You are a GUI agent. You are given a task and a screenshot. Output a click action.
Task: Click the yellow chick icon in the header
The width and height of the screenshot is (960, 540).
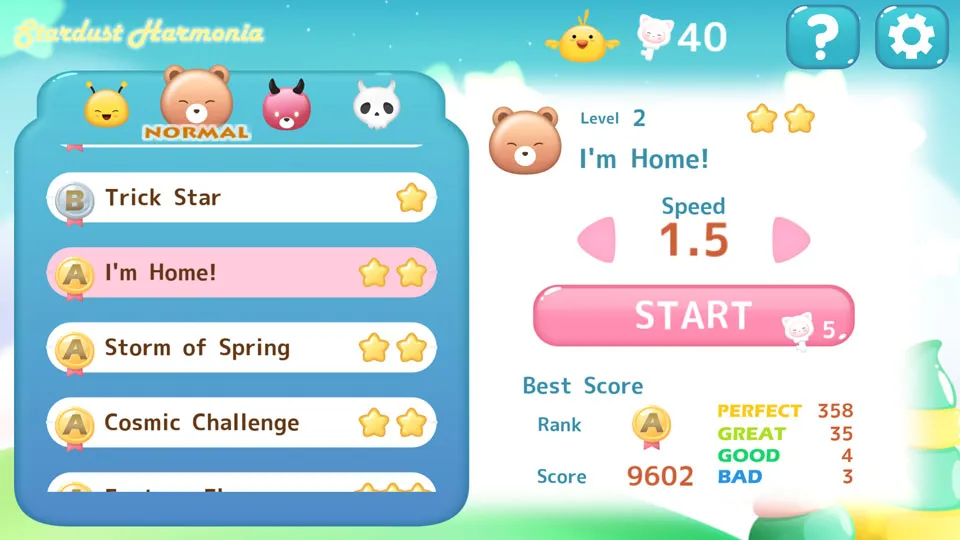point(582,39)
